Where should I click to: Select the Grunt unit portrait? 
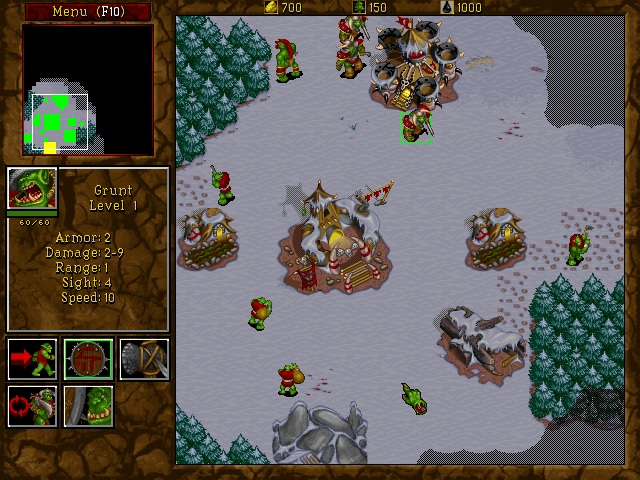(32, 188)
